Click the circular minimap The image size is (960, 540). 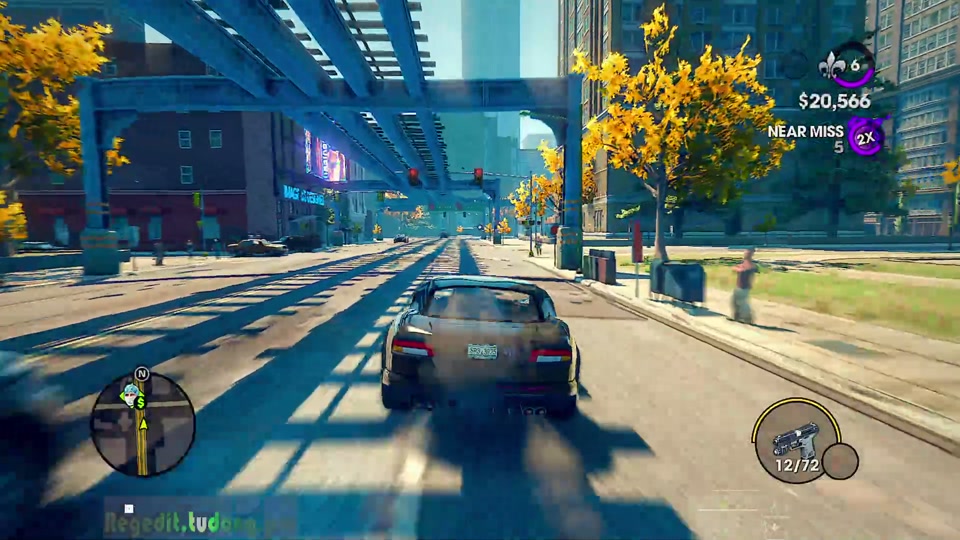click(x=142, y=424)
